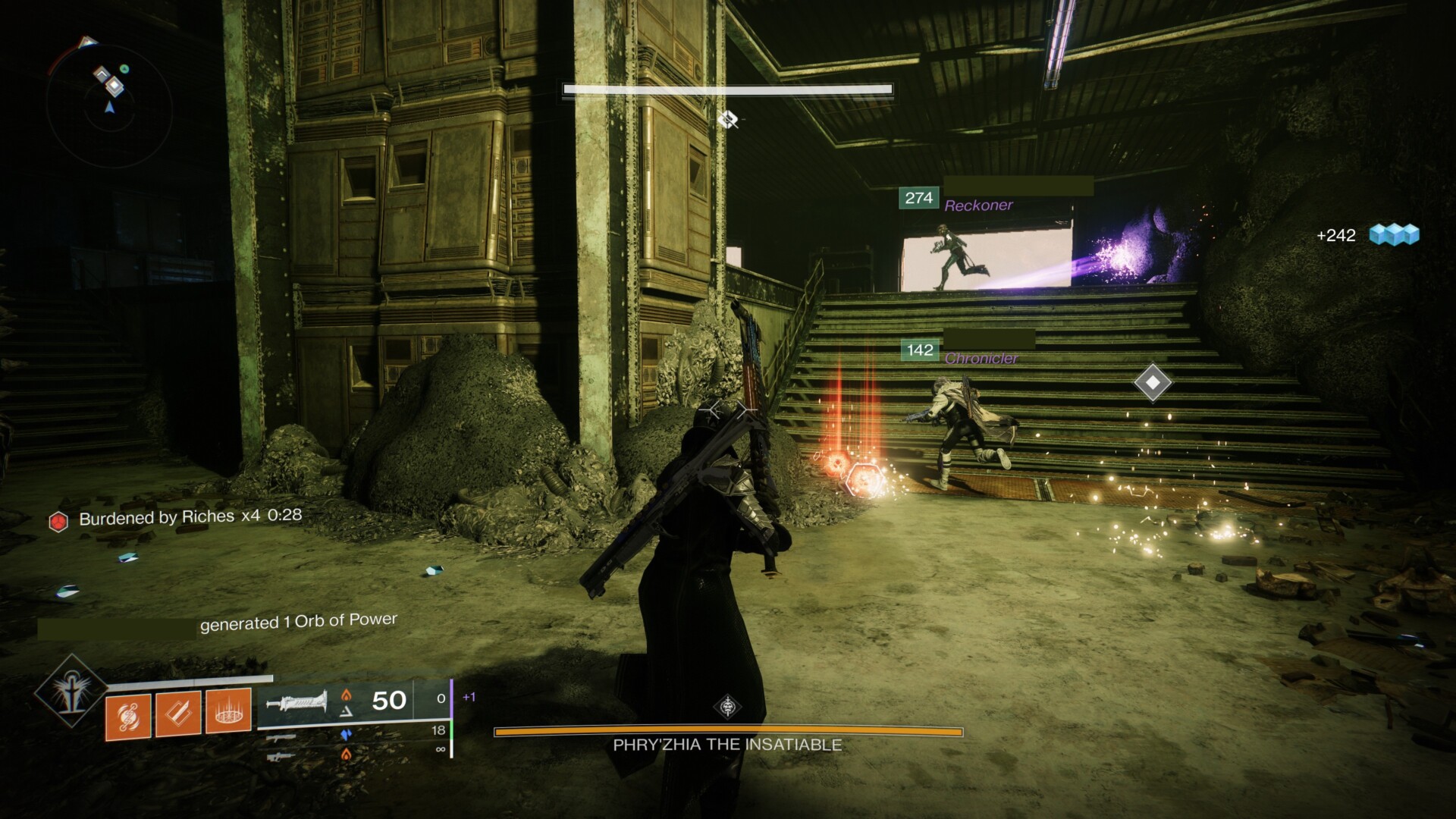Click the boss emblem above Phry'zhia's bar

click(728, 707)
